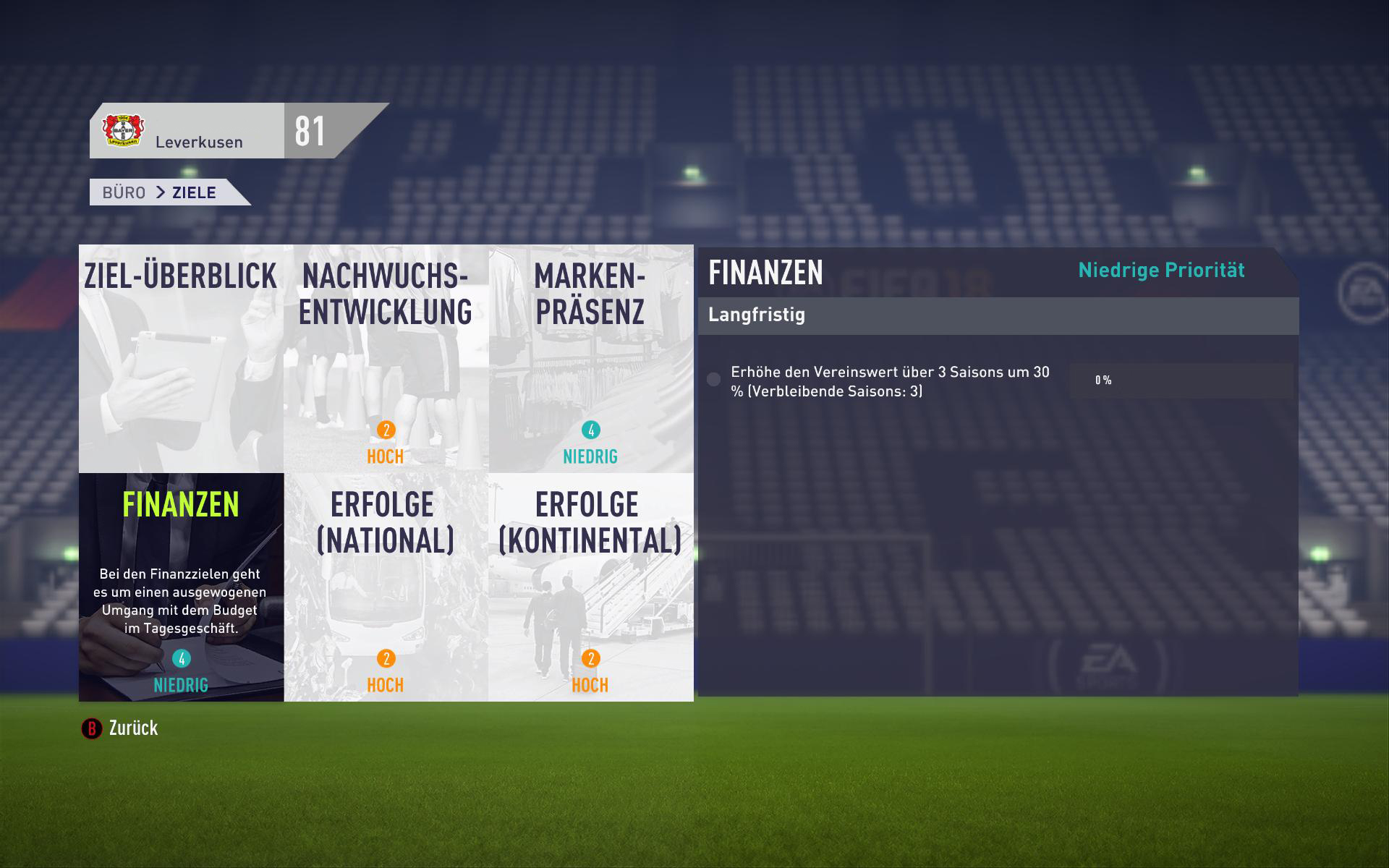The height and width of the screenshot is (868, 1389).
Task: Click the Büro breadcrumb link
Action: [124, 192]
